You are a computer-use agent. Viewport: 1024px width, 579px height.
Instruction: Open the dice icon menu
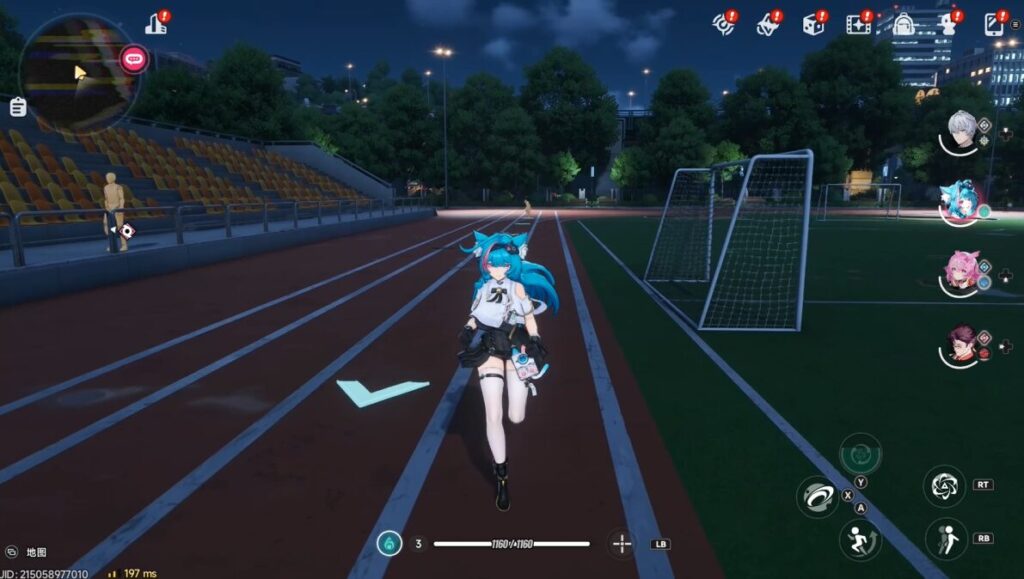814,24
